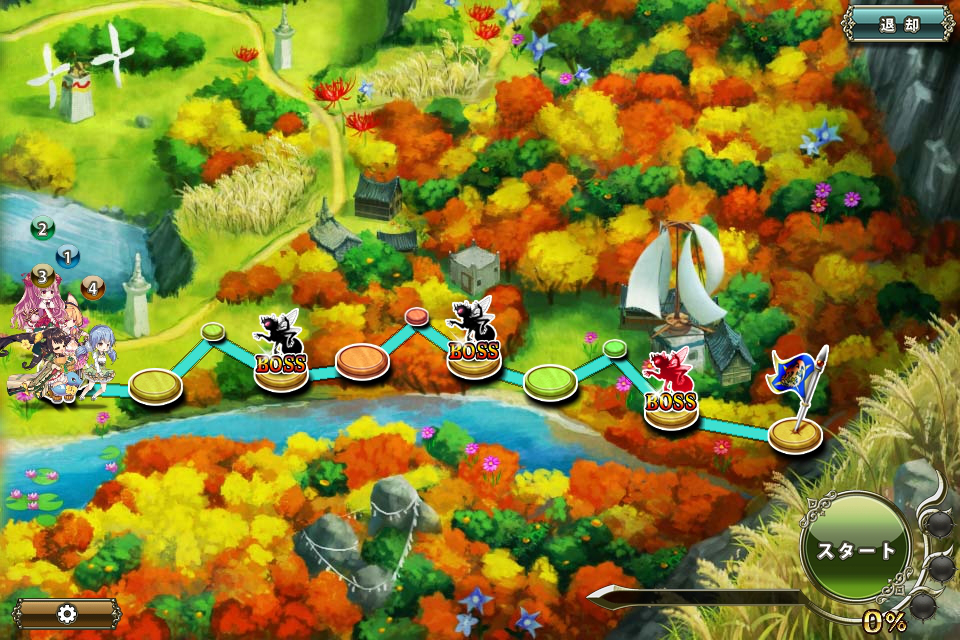Choose the party orb numbered 3
The height and width of the screenshot is (640, 960).
point(41,274)
